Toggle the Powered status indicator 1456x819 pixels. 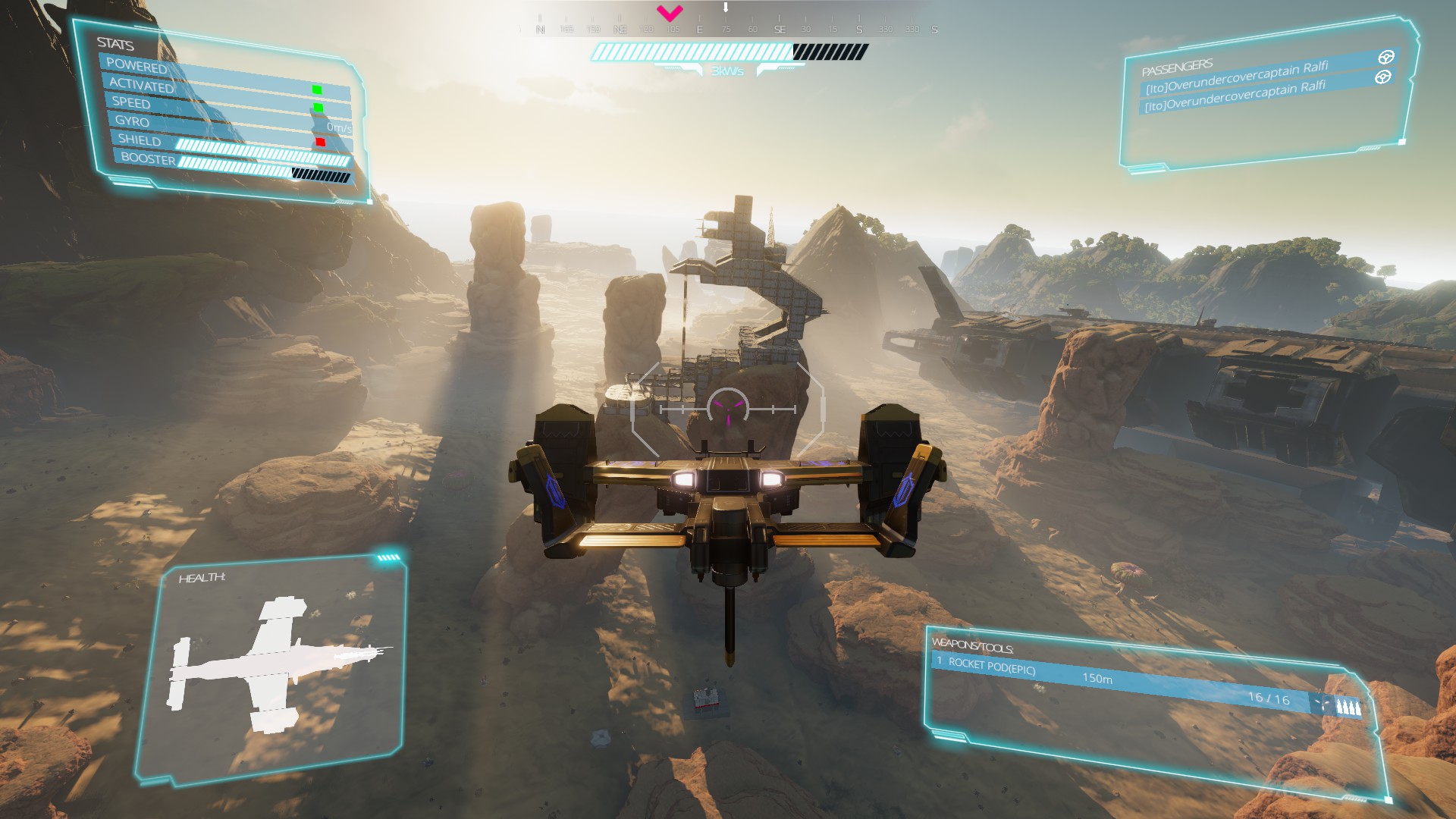pos(317,90)
